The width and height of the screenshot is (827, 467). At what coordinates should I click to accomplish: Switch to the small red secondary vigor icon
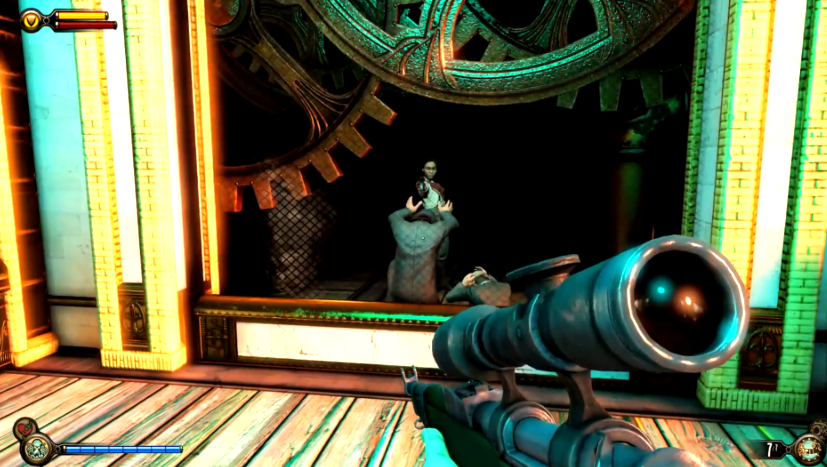(22, 429)
